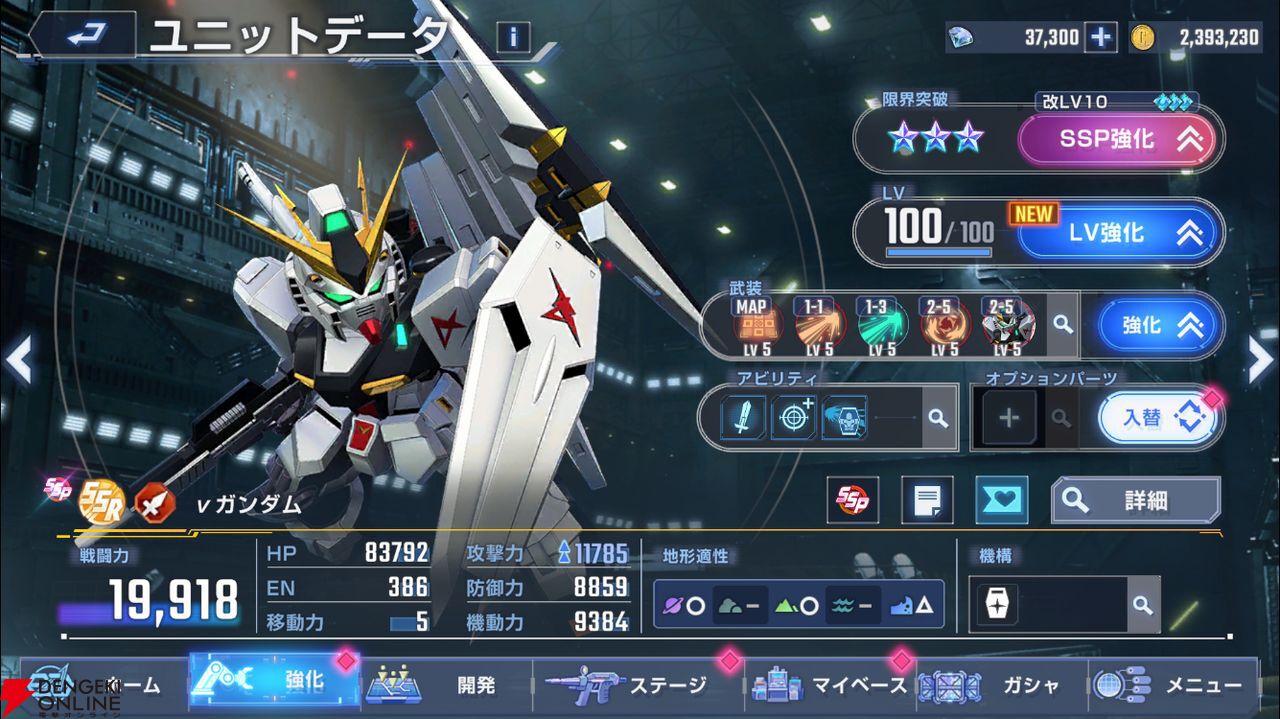Open the info button beside the title

[513, 38]
